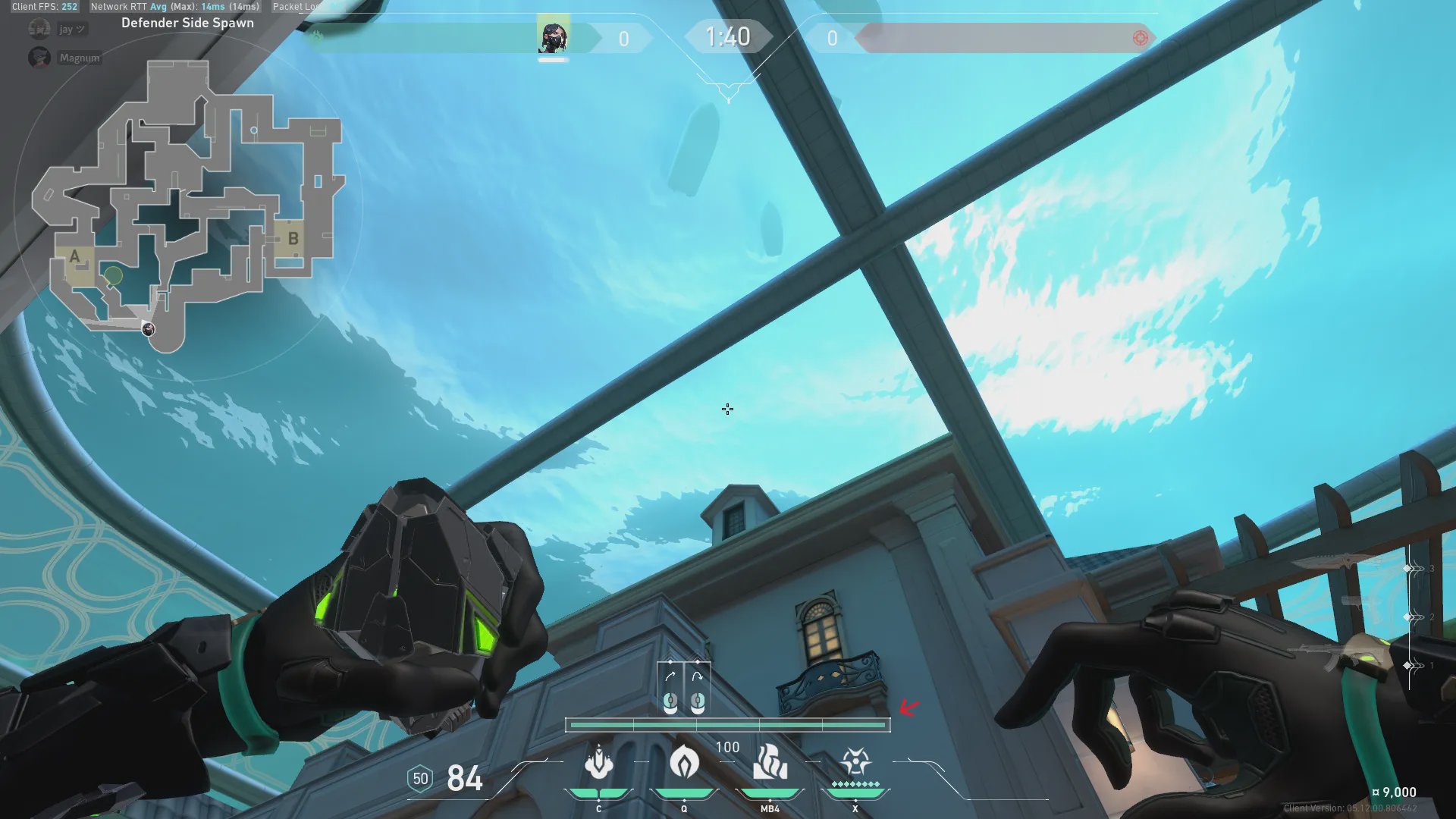The width and height of the screenshot is (1456, 819).
Task: Click the B site marker on the minimap
Action: coord(293,238)
